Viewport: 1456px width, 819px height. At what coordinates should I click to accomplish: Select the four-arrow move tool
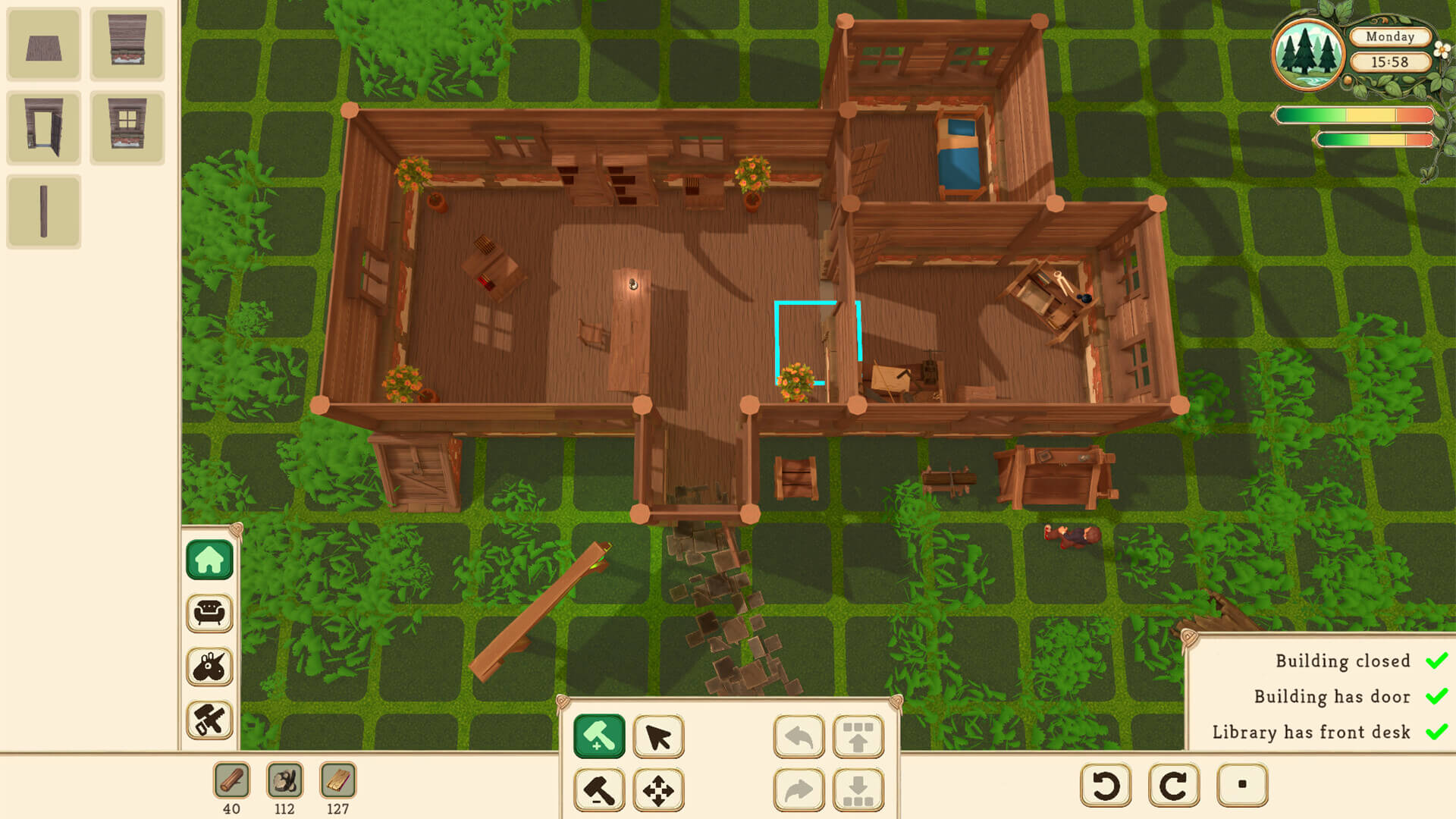[x=658, y=789]
